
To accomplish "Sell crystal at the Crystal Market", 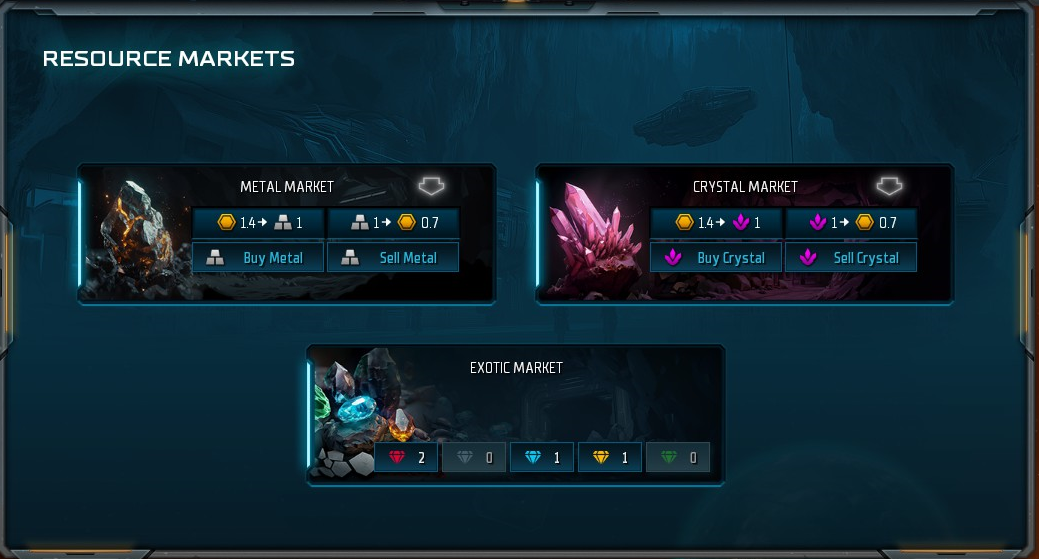I will tap(851, 257).
